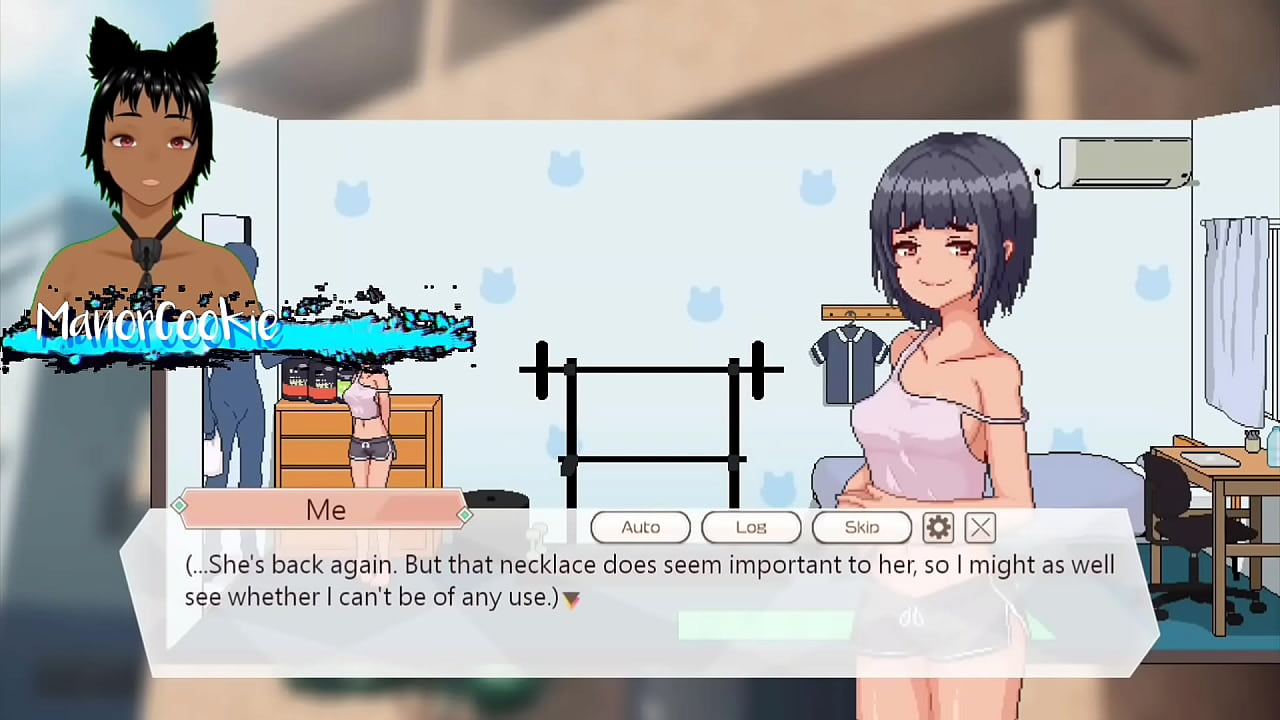The width and height of the screenshot is (1280, 720).
Task: Click a cat-paw motif on the wallpaper
Action: [x=567, y=170]
